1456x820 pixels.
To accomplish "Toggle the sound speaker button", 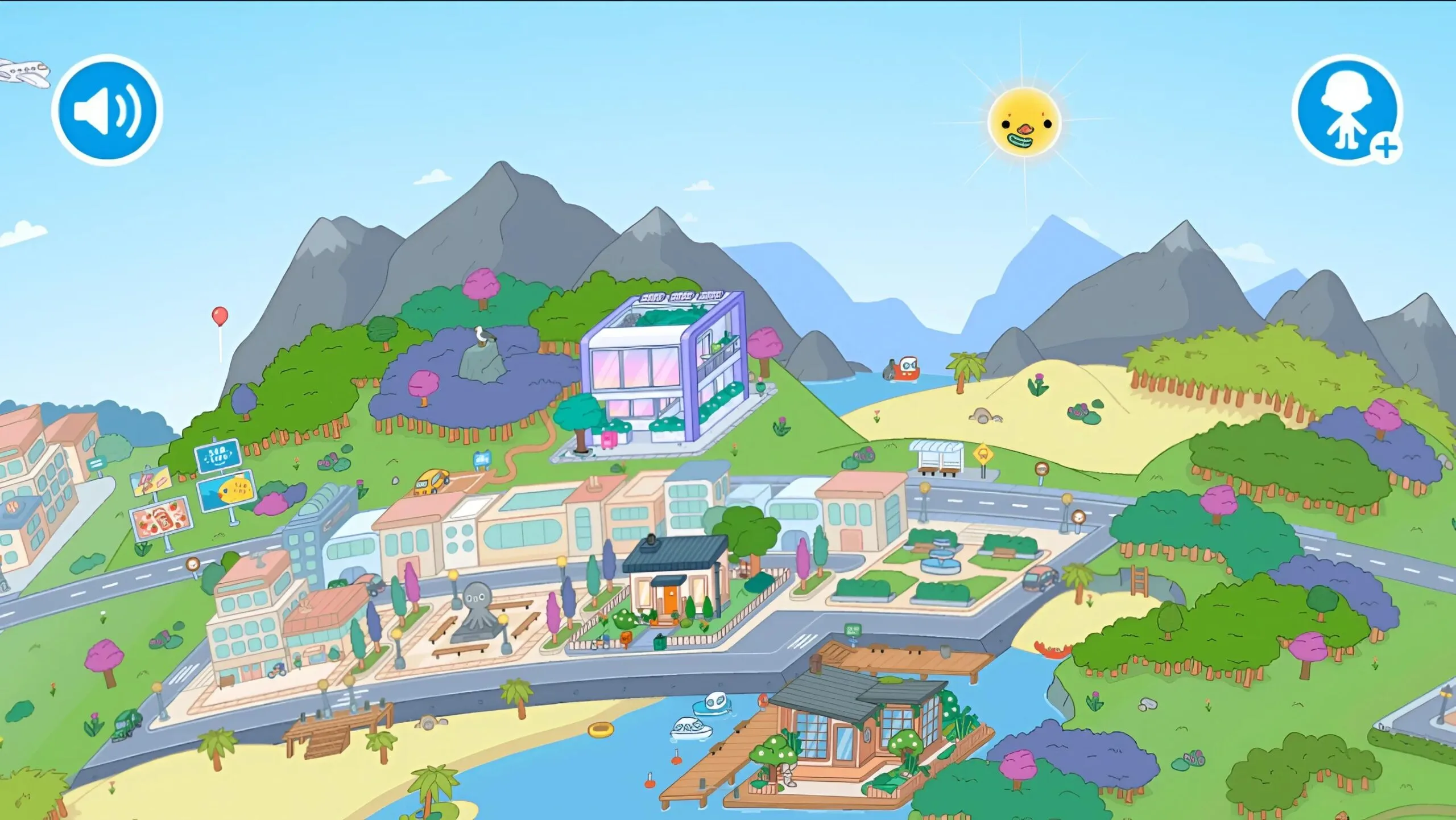I will pos(107,110).
